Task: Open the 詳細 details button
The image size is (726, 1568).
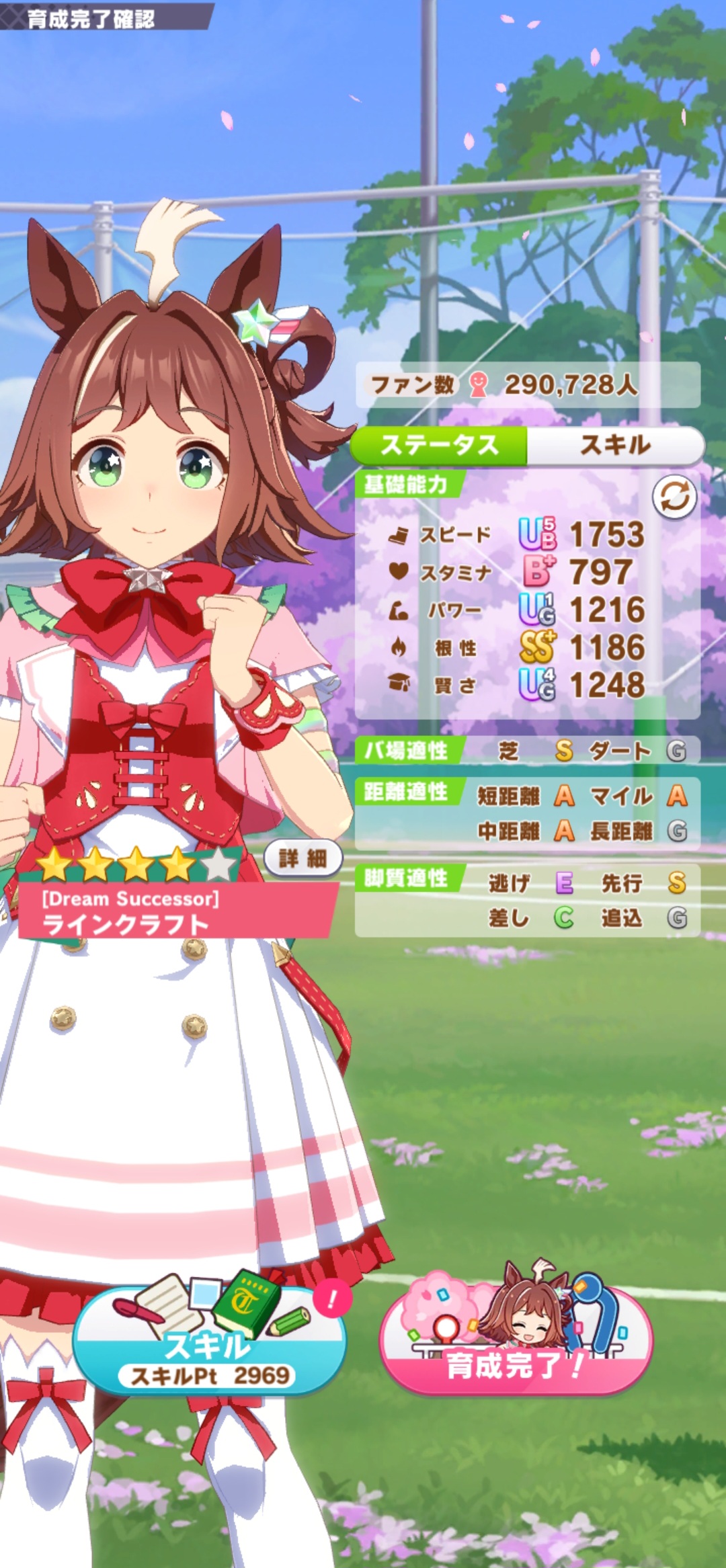Action: [303, 858]
